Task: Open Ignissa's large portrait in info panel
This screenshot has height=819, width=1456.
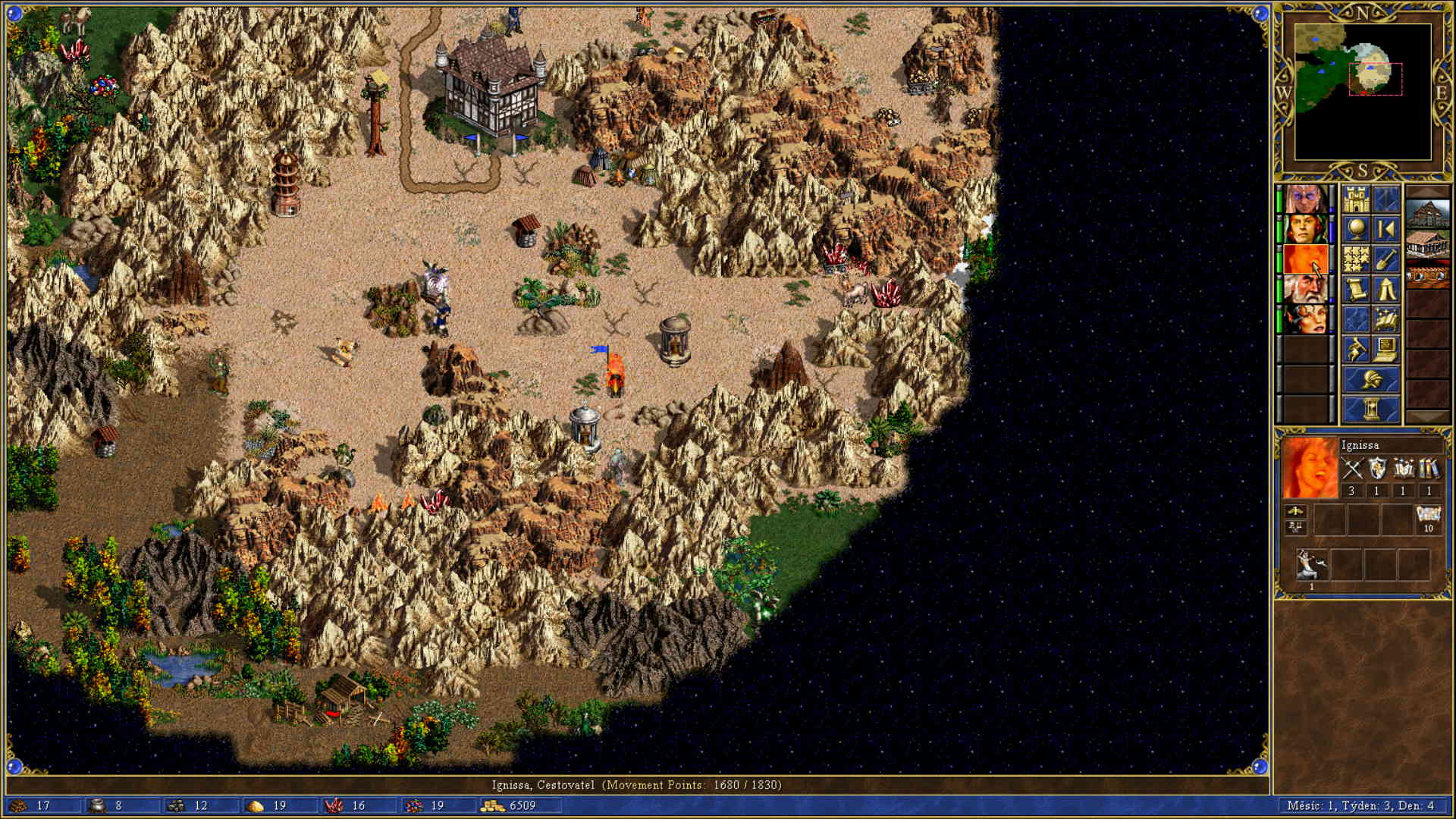Action: pyautogui.click(x=1310, y=468)
